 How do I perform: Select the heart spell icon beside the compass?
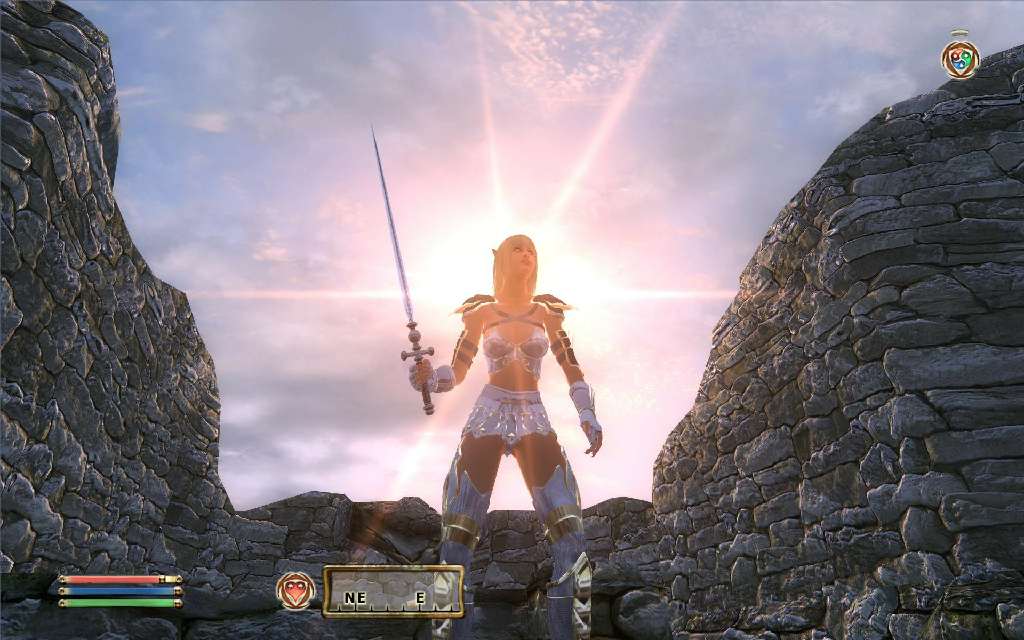296,591
